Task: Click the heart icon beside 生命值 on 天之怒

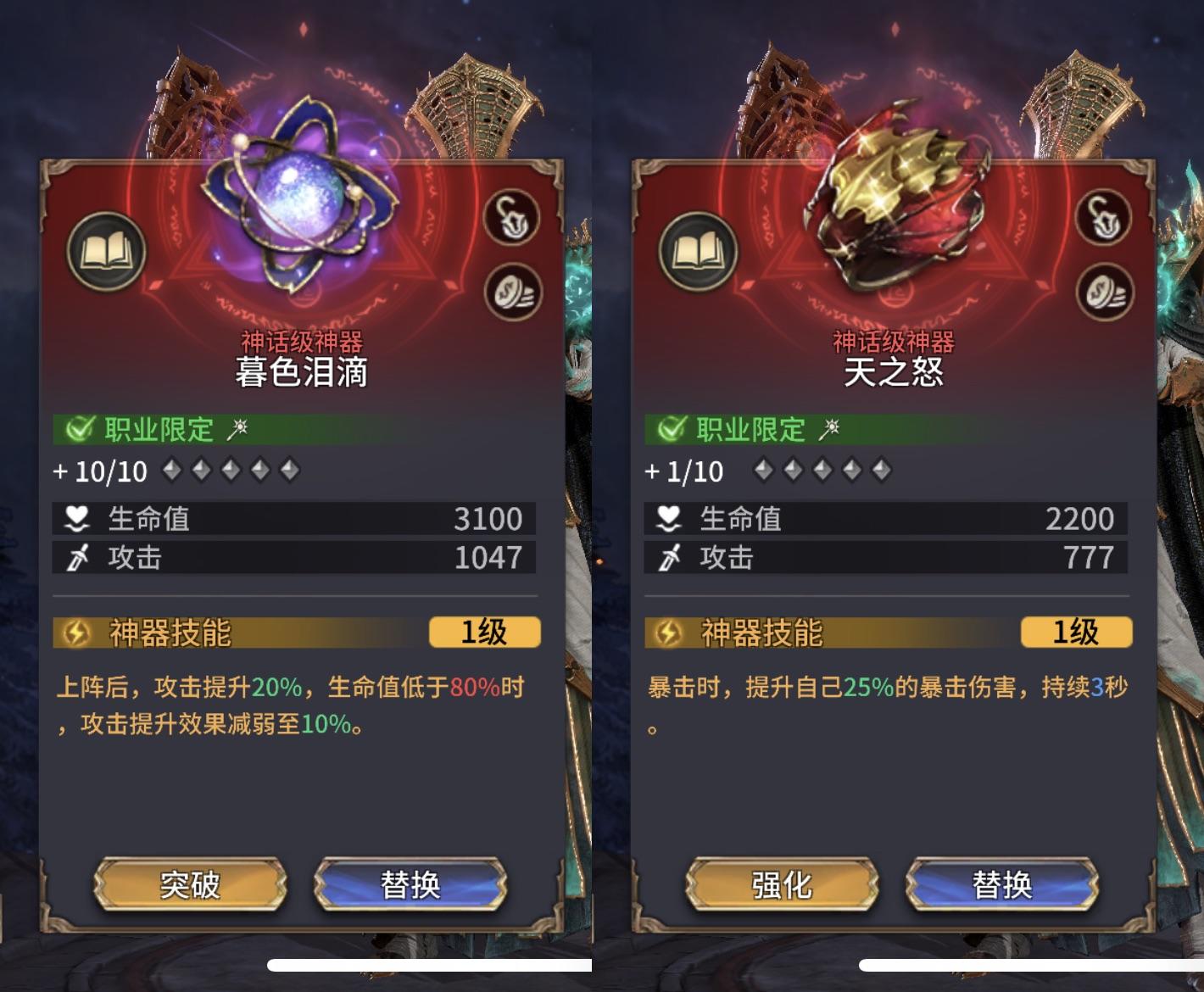Action: click(x=670, y=518)
